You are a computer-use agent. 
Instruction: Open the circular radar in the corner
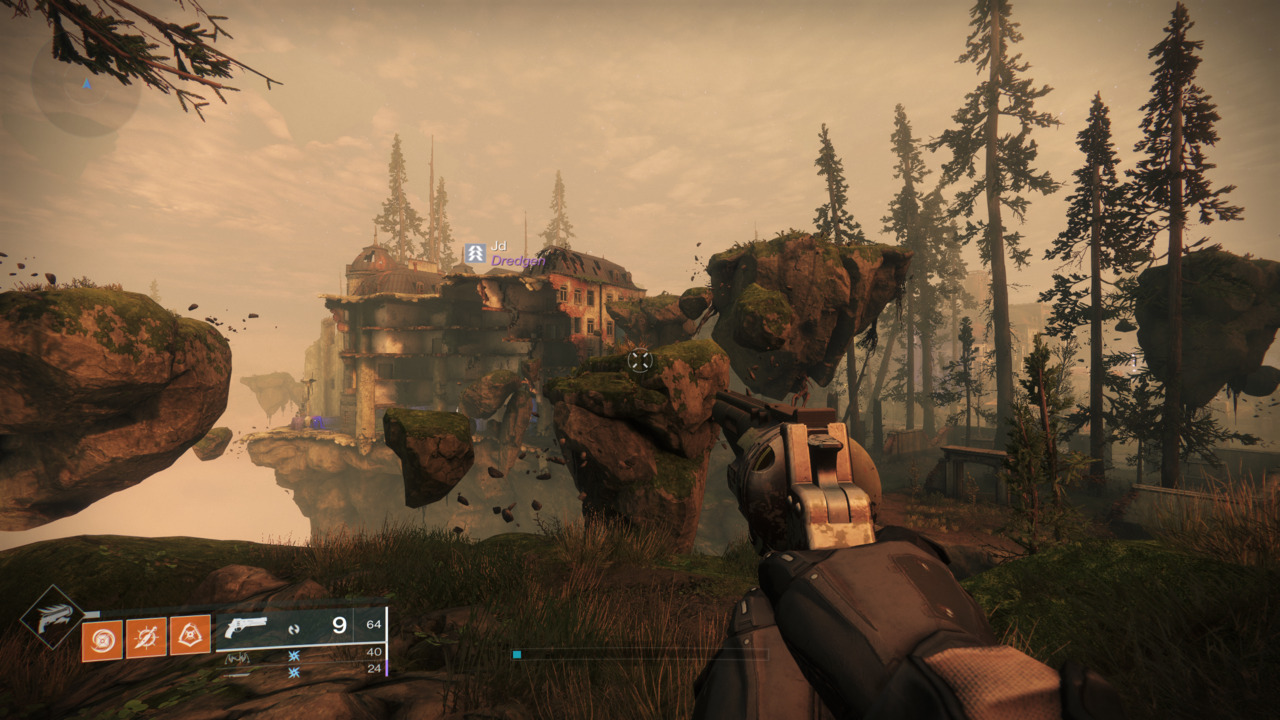[86, 86]
